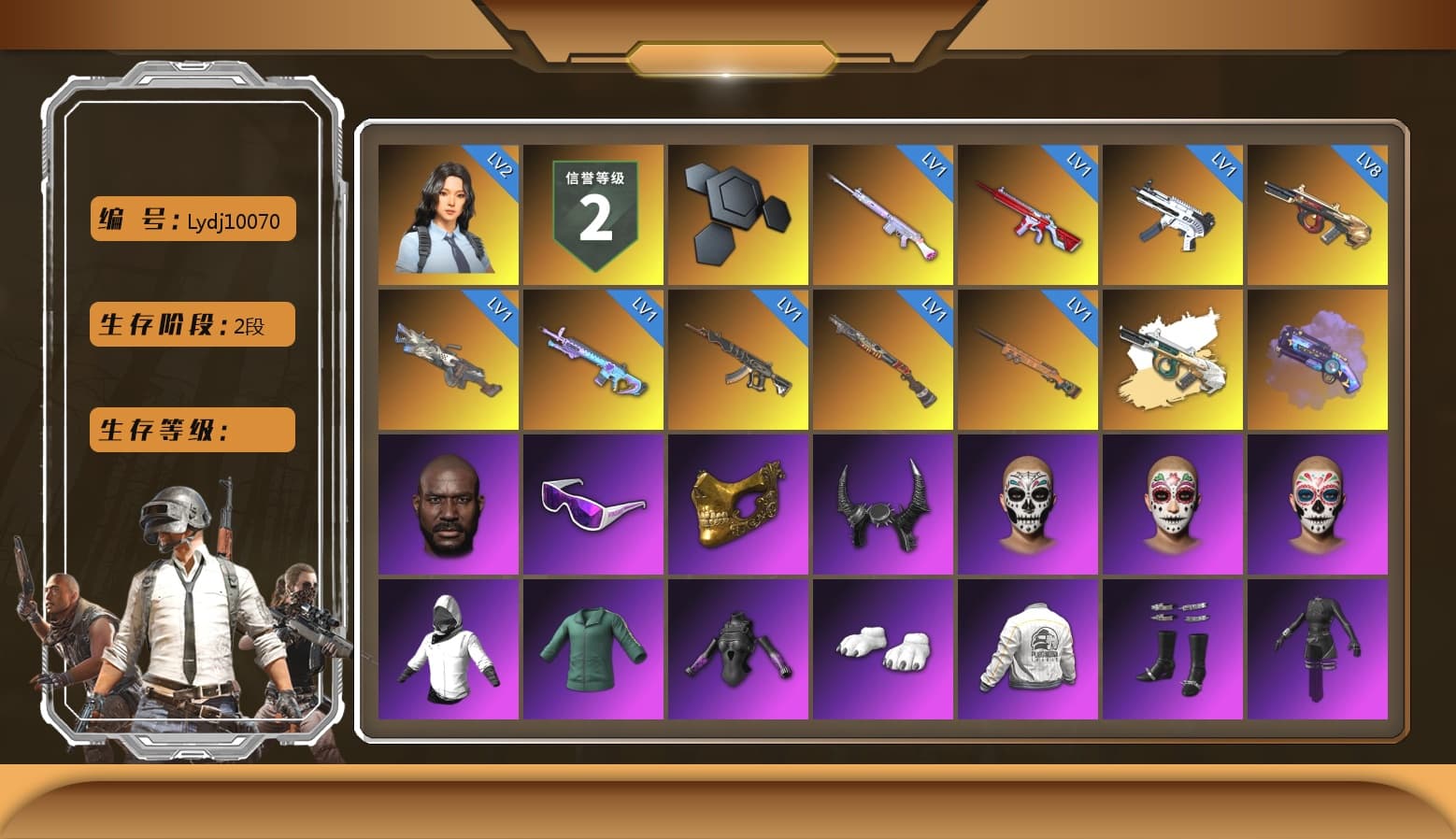View the red assault rifle skin
Image resolution: width=1456 pixels, height=839 pixels.
coord(1028,213)
